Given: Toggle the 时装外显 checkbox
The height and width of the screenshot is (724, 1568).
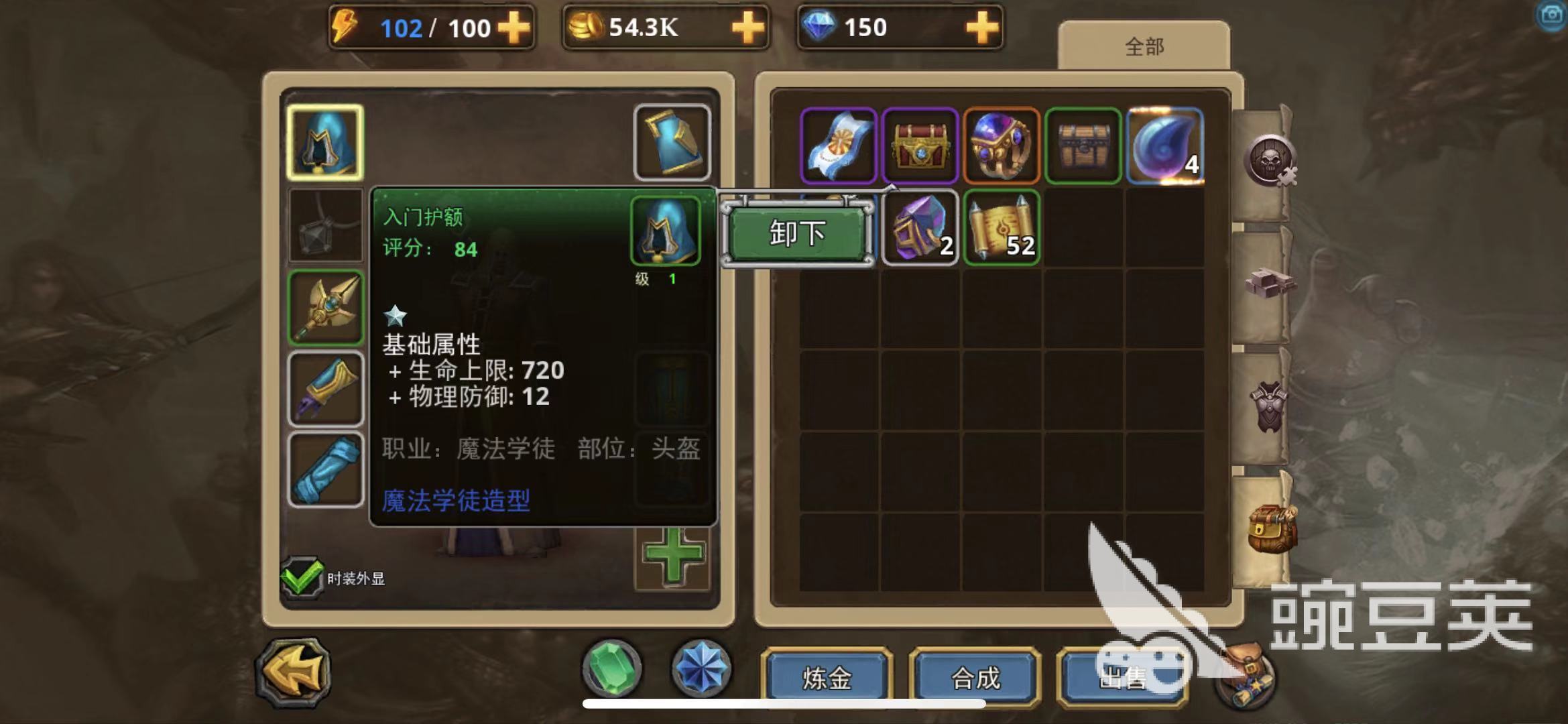Looking at the screenshot, I should pyautogui.click(x=301, y=577).
